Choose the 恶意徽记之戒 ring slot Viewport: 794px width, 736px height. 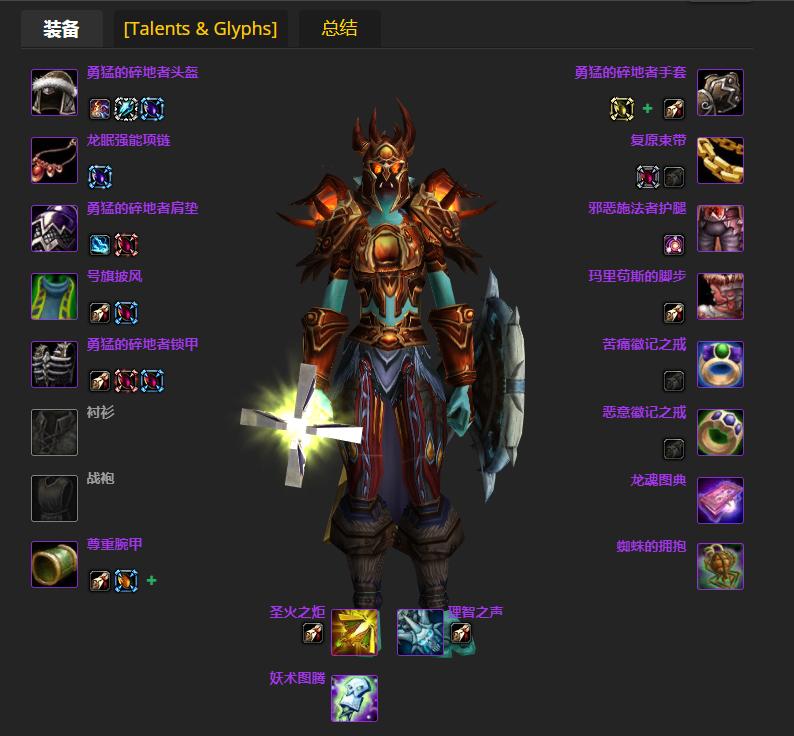point(720,432)
